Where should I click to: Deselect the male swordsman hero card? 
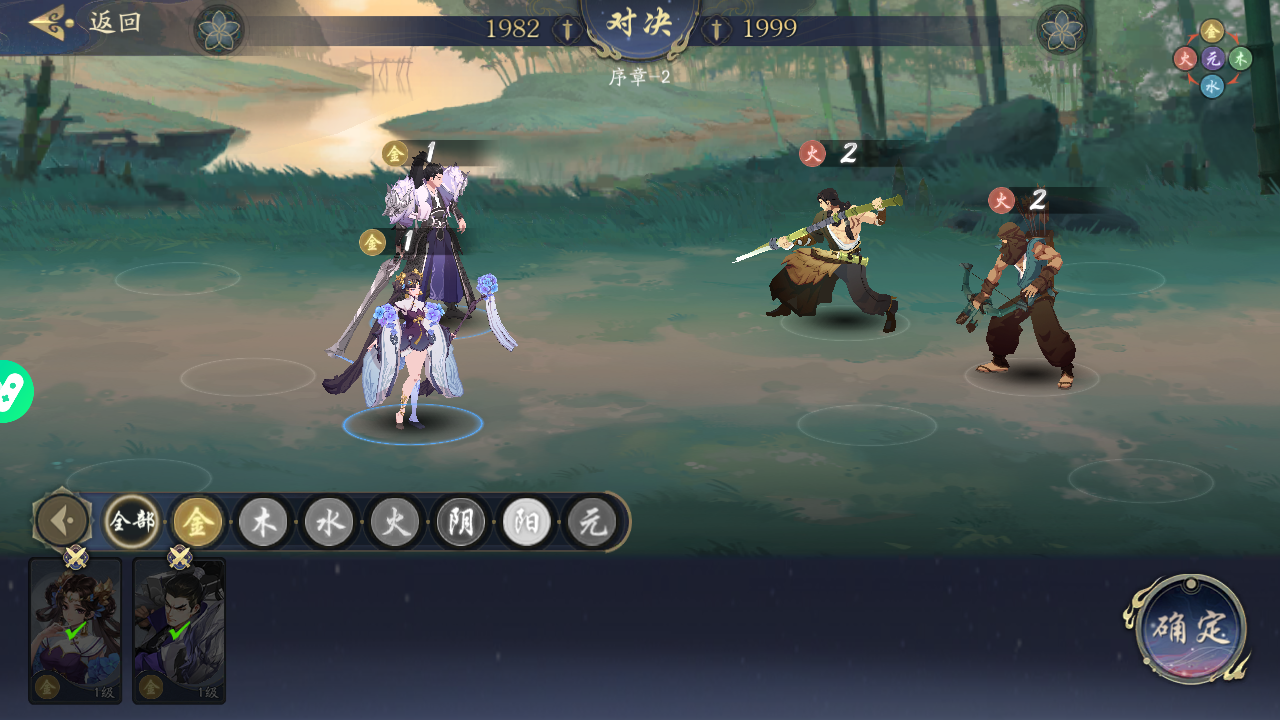tap(179, 631)
